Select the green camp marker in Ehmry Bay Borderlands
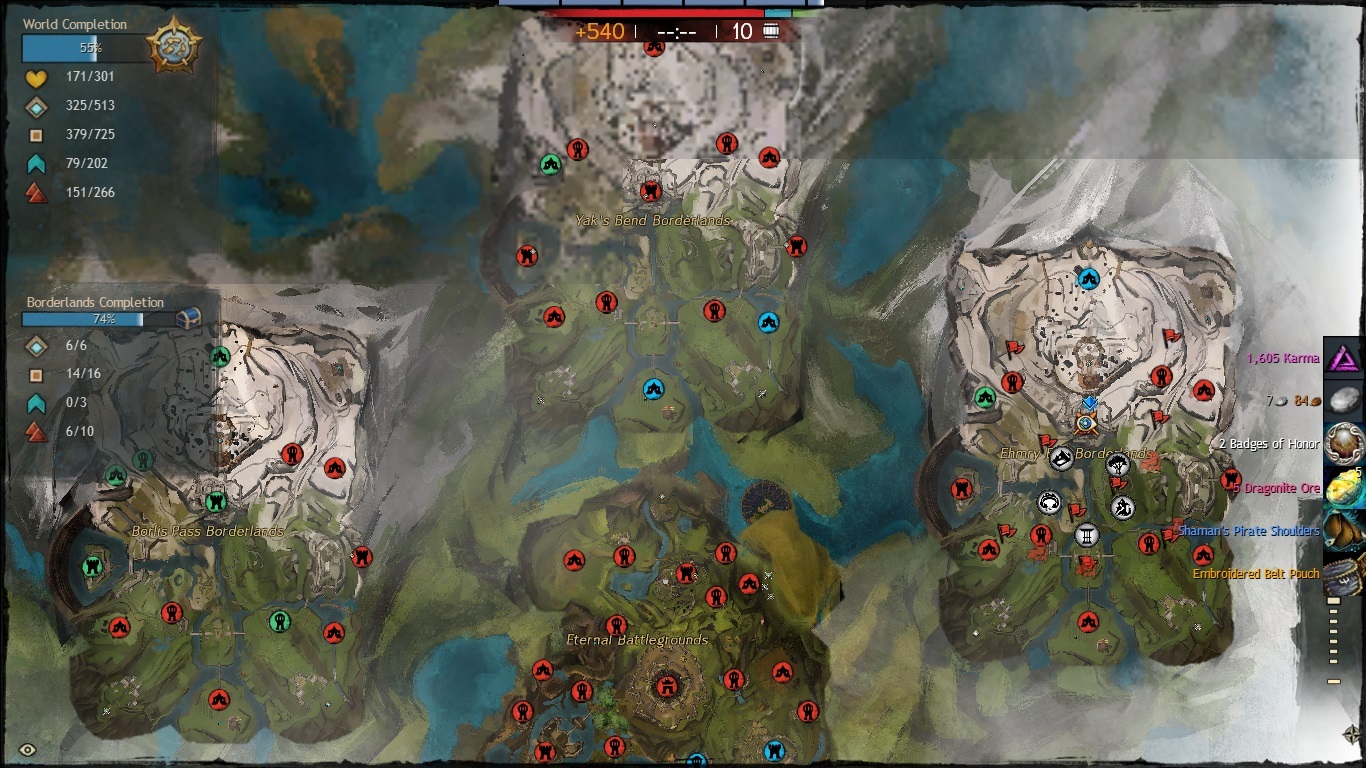Screen dimensions: 1366x768 coord(986,397)
